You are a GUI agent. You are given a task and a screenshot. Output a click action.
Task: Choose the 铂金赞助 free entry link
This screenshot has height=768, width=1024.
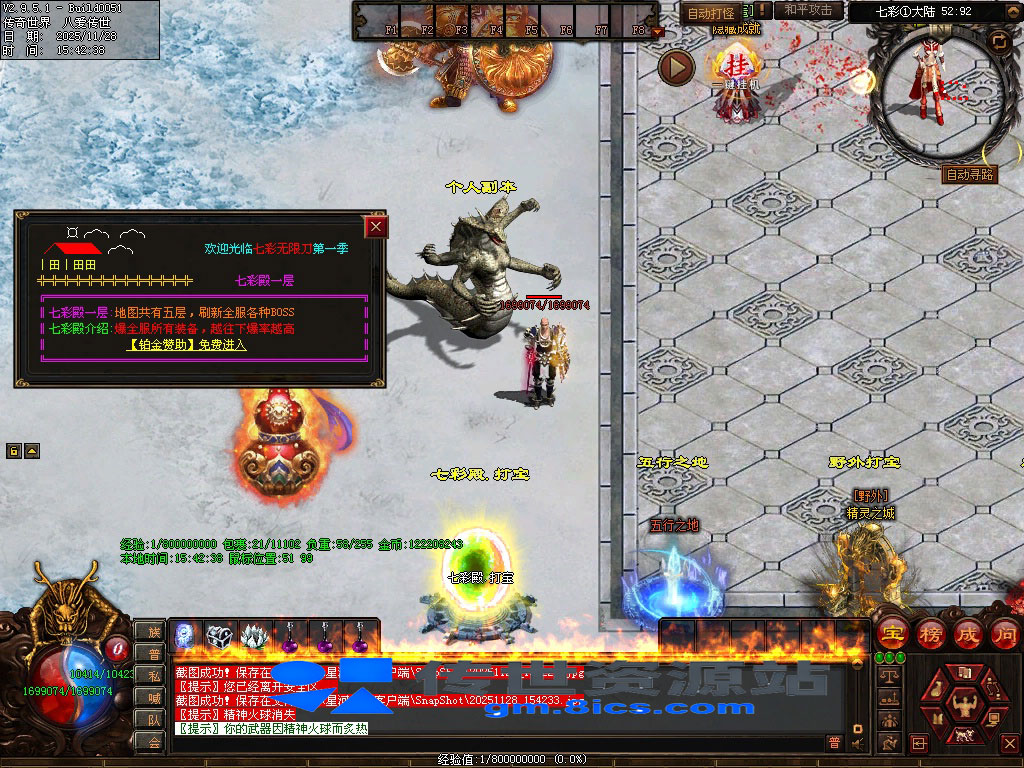187,345
